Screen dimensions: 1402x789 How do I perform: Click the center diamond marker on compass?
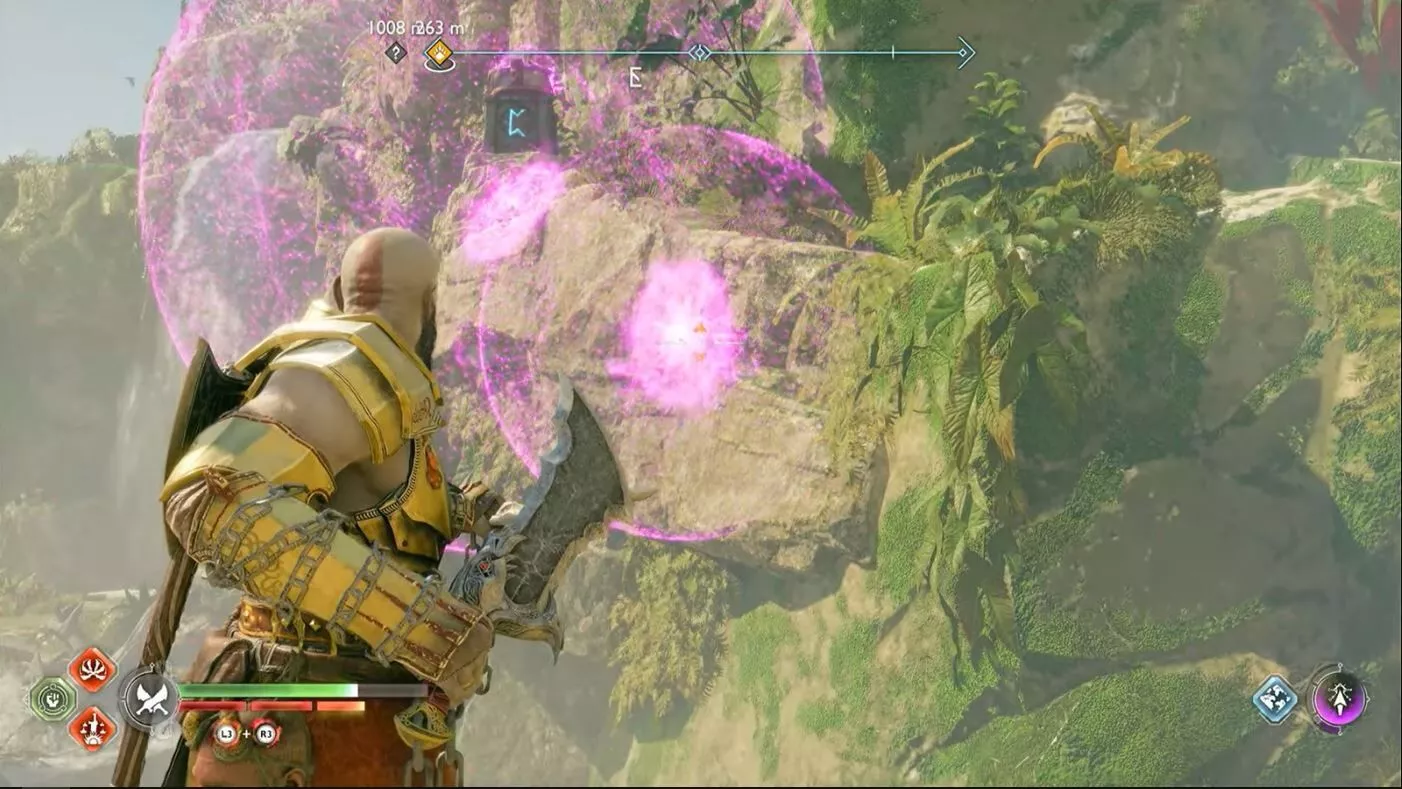[x=700, y=52]
